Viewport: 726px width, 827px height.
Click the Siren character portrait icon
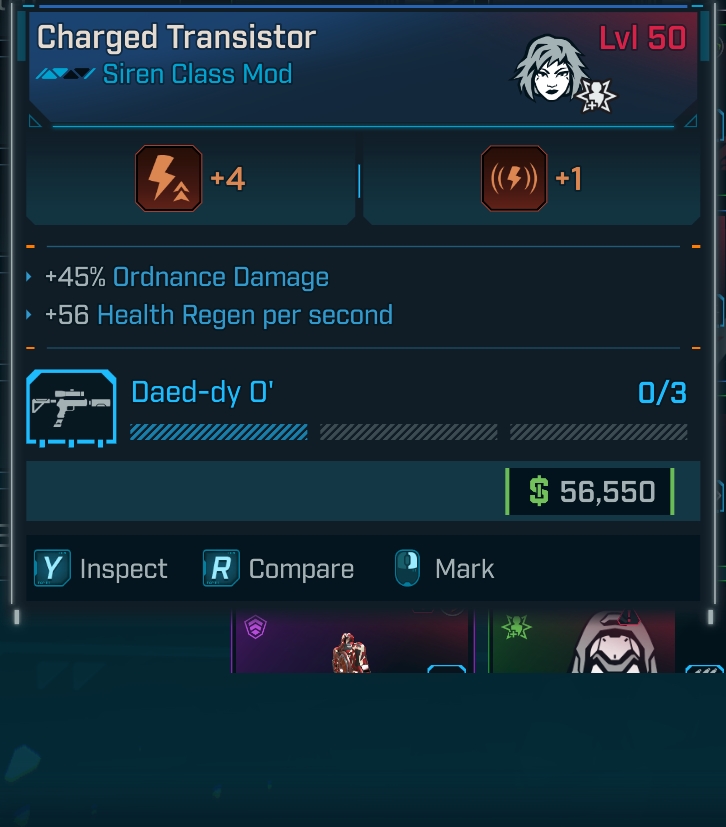(x=550, y=68)
